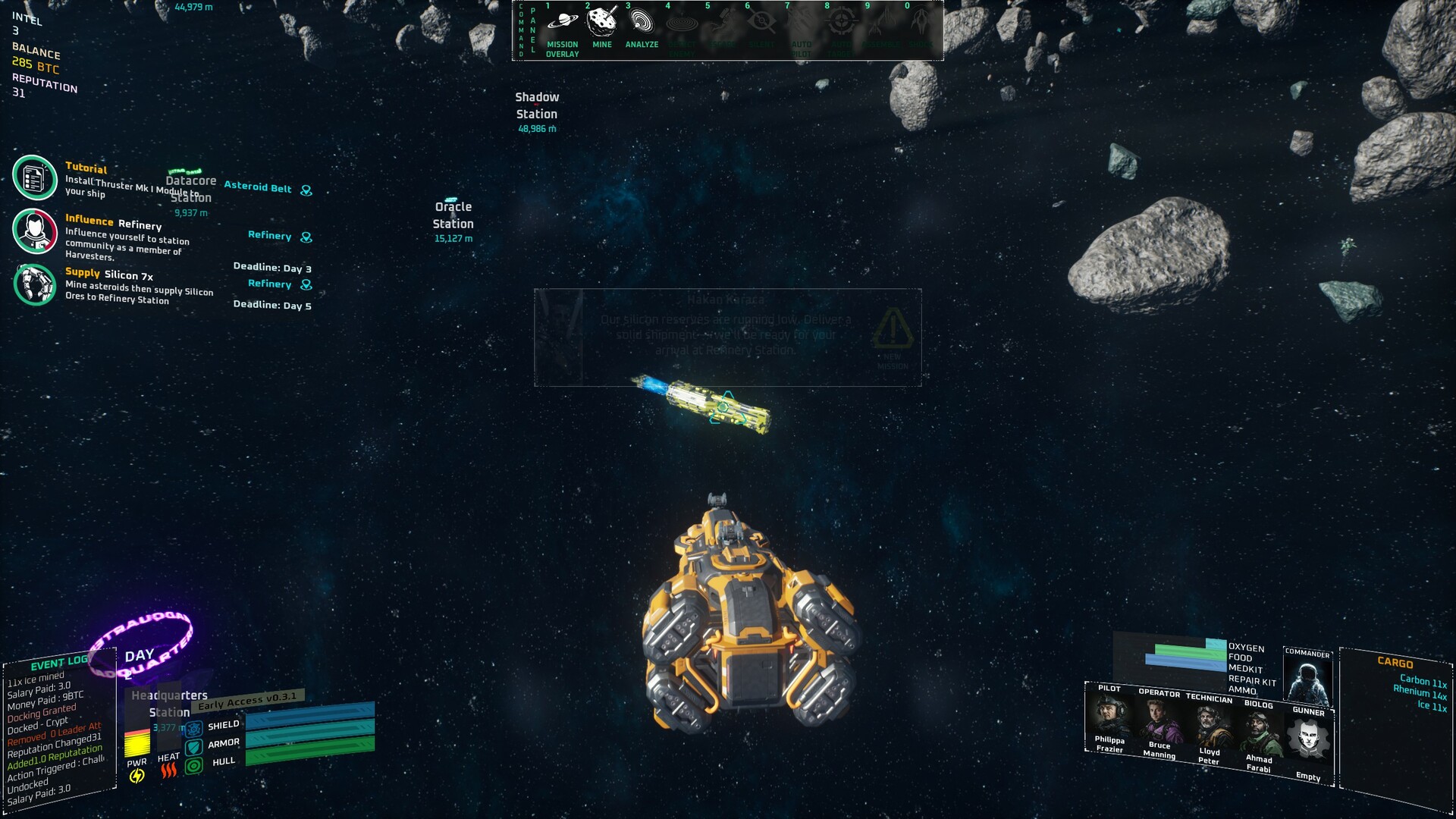Select Rhenium 14x in the cargo list
Screen dimensions: 1456x819
[x=1420, y=693]
